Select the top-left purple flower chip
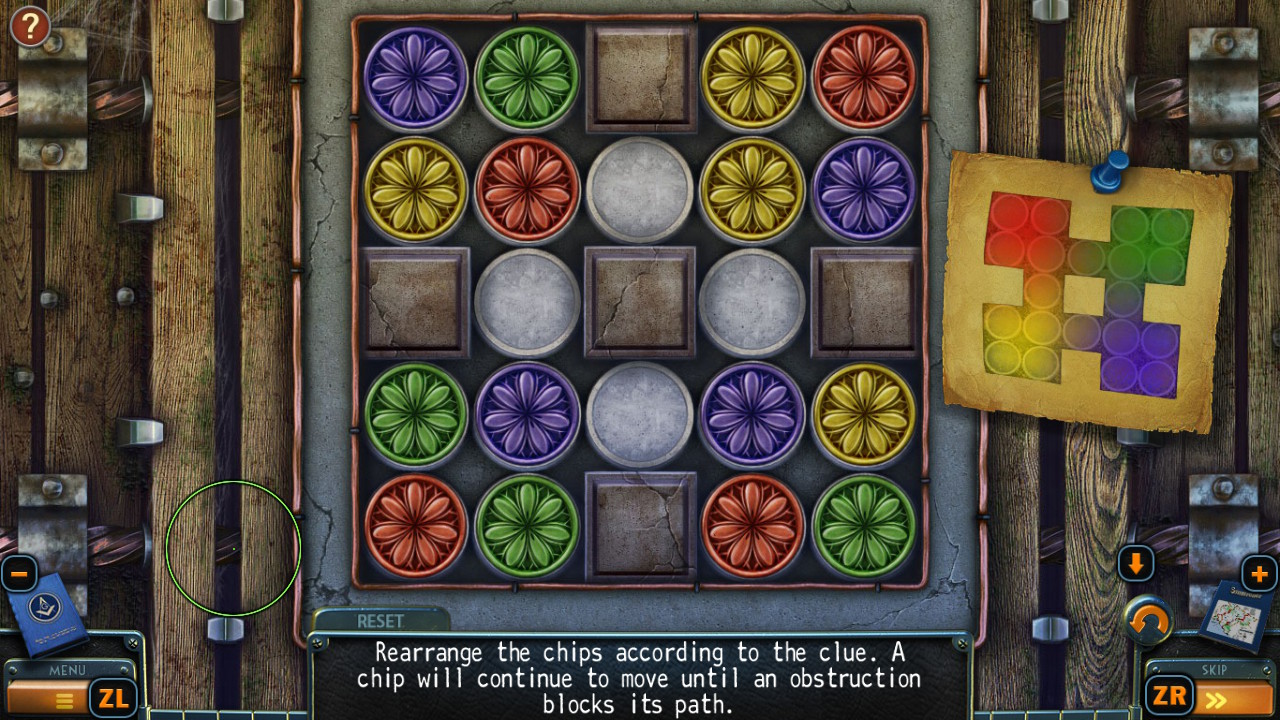The image size is (1280, 720). pyautogui.click(x=415, y=75)
